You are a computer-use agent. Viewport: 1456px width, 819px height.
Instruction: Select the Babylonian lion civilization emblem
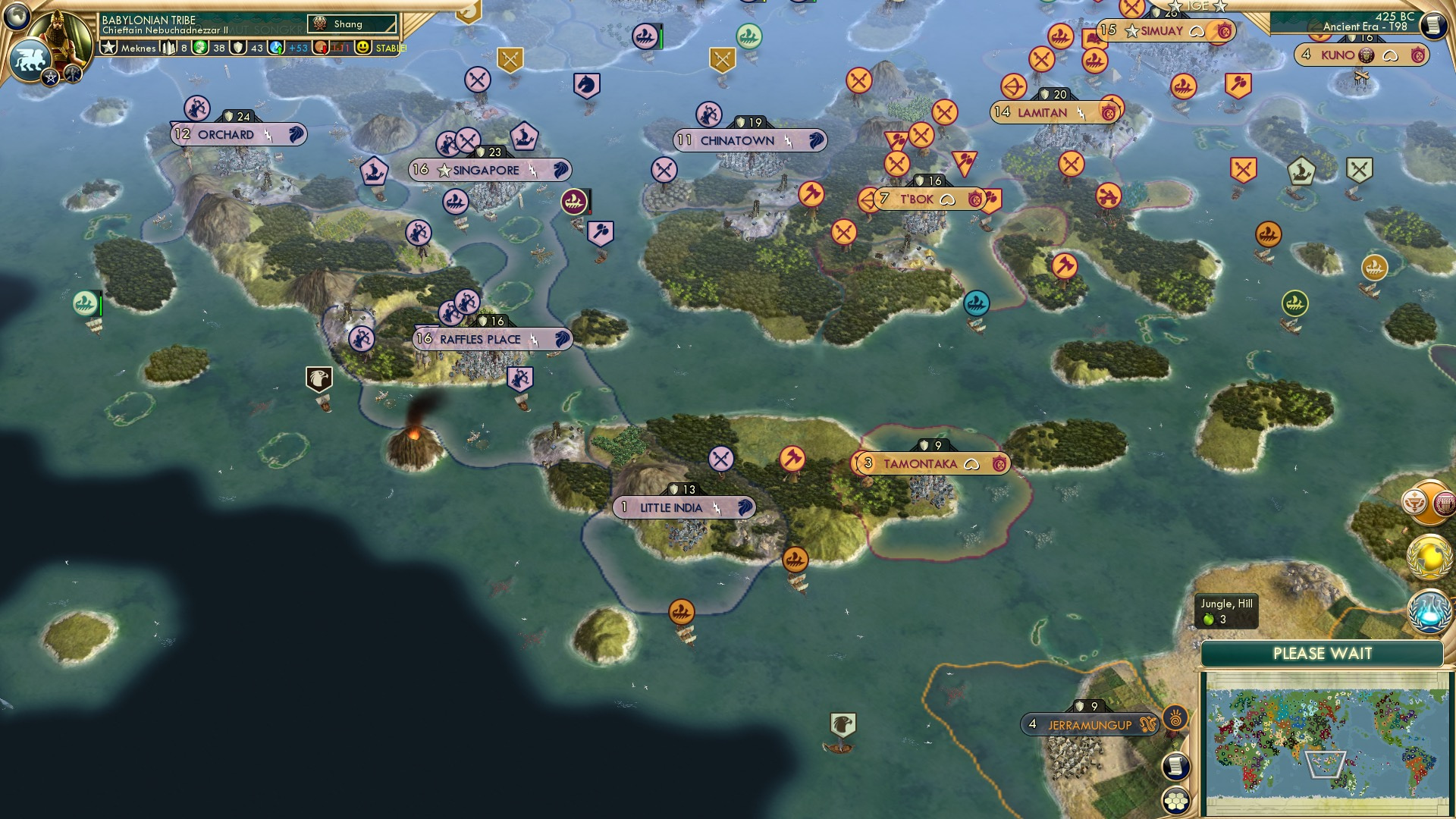pos(32,57)
